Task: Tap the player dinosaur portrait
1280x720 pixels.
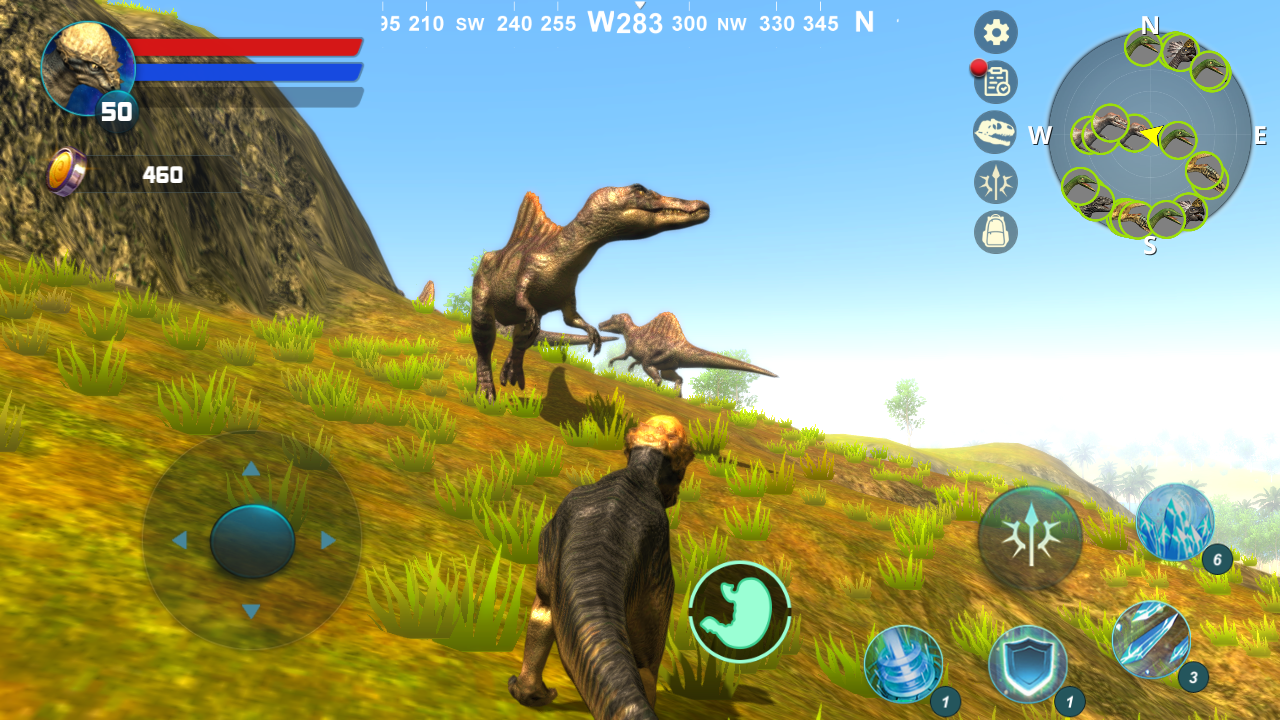Action: [88, 68]
